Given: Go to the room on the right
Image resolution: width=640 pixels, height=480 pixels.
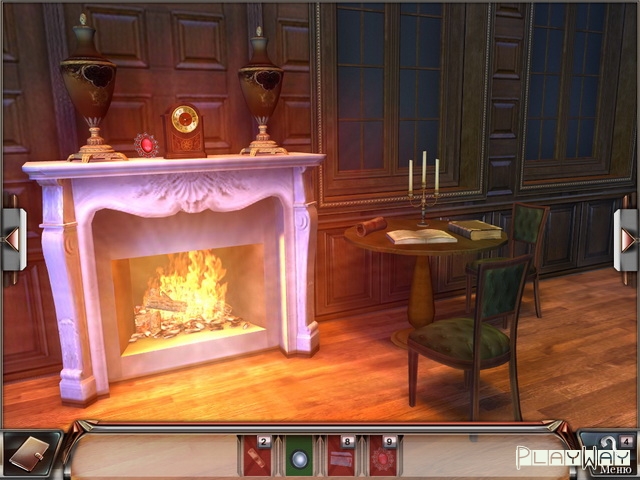Looking at the screenshot, I should [x=628, y=240].
